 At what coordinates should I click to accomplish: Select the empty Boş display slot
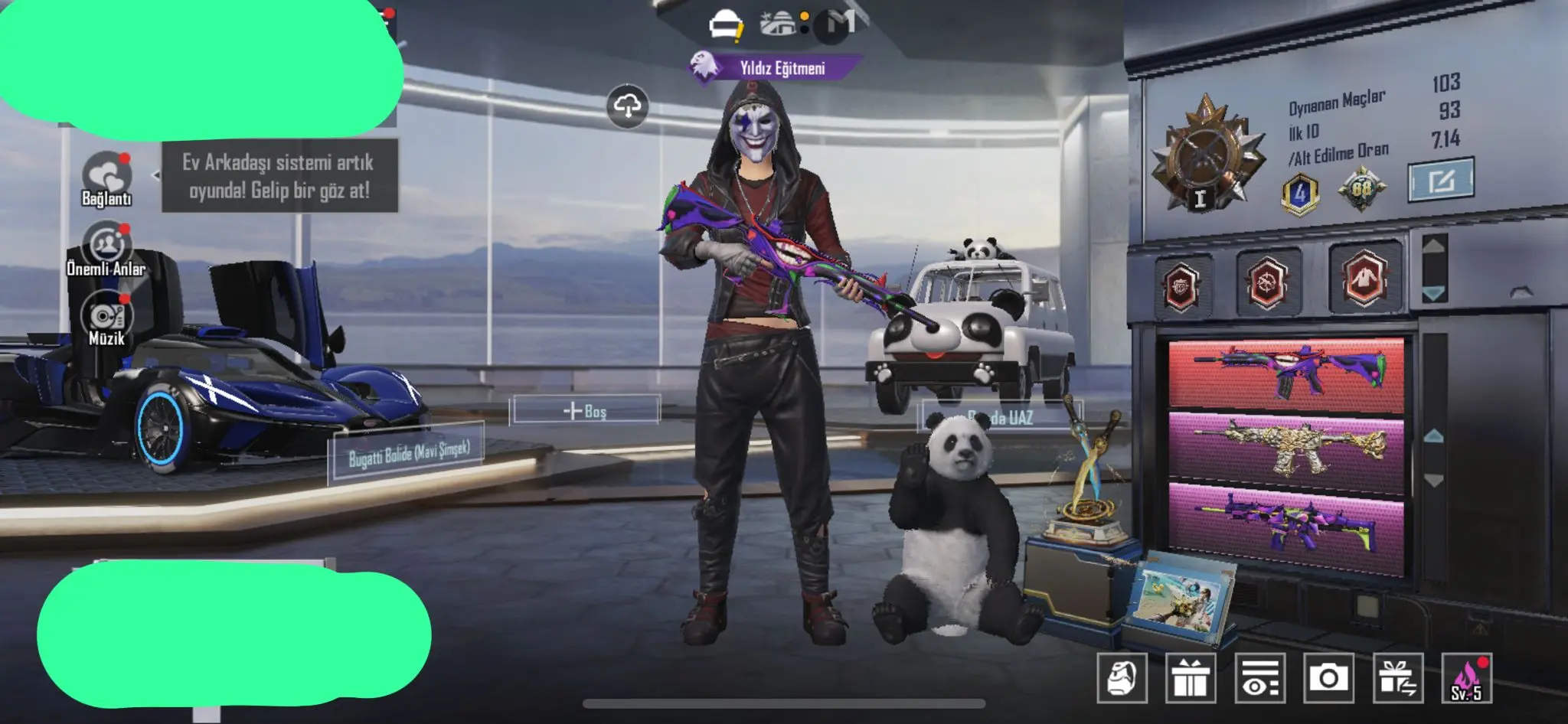pyautogui.click(x=586, y=410)
